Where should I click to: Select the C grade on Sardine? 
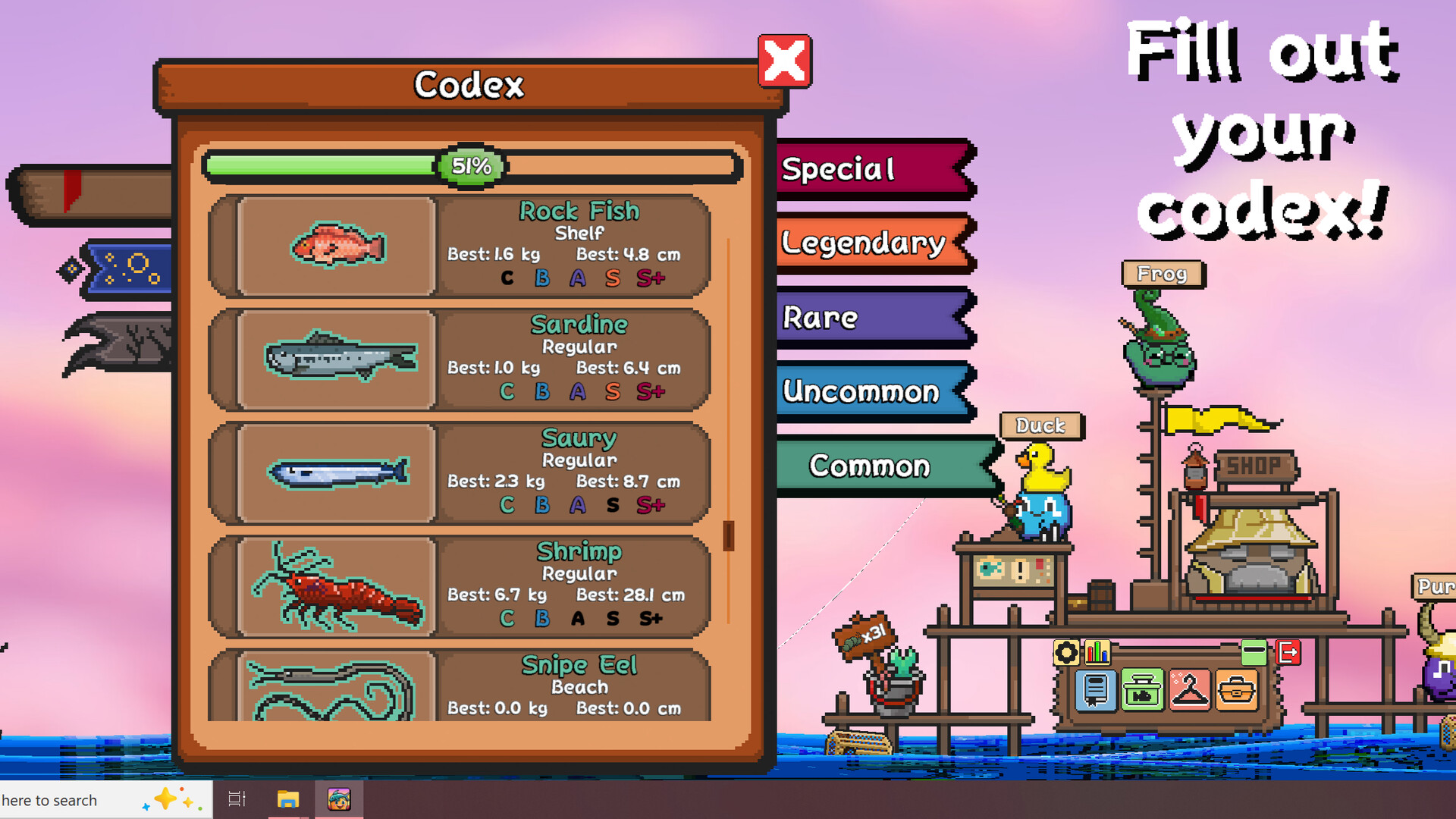tap(507, 392)
